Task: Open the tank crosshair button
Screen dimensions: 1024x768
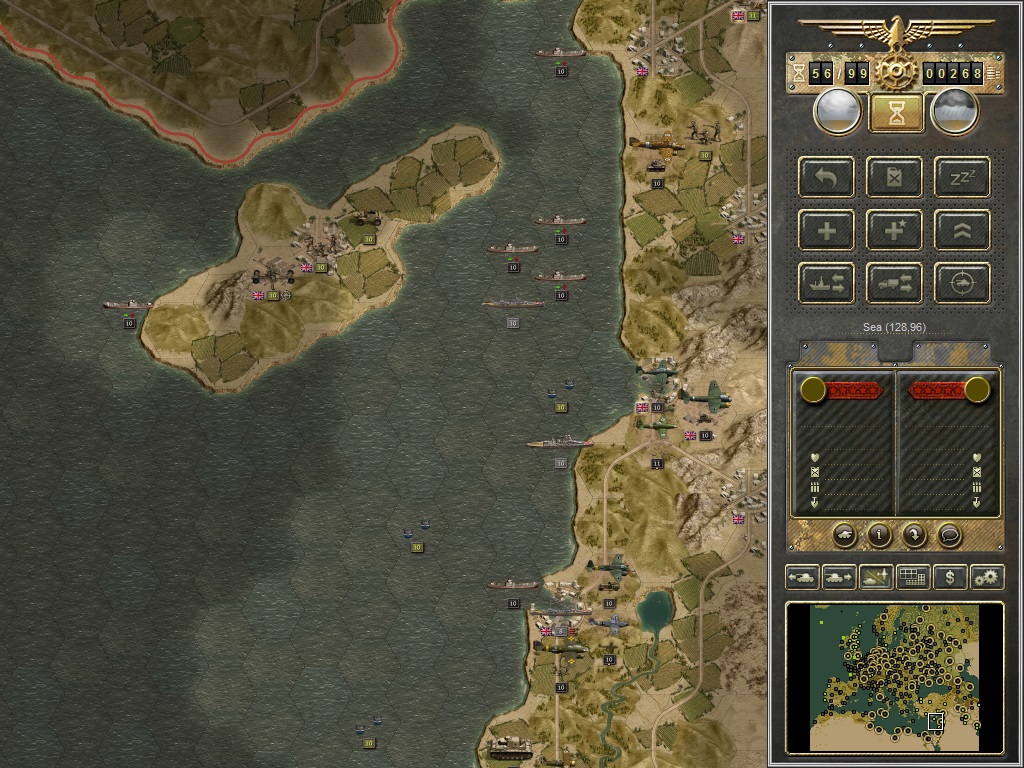Action: click(962, 283)
